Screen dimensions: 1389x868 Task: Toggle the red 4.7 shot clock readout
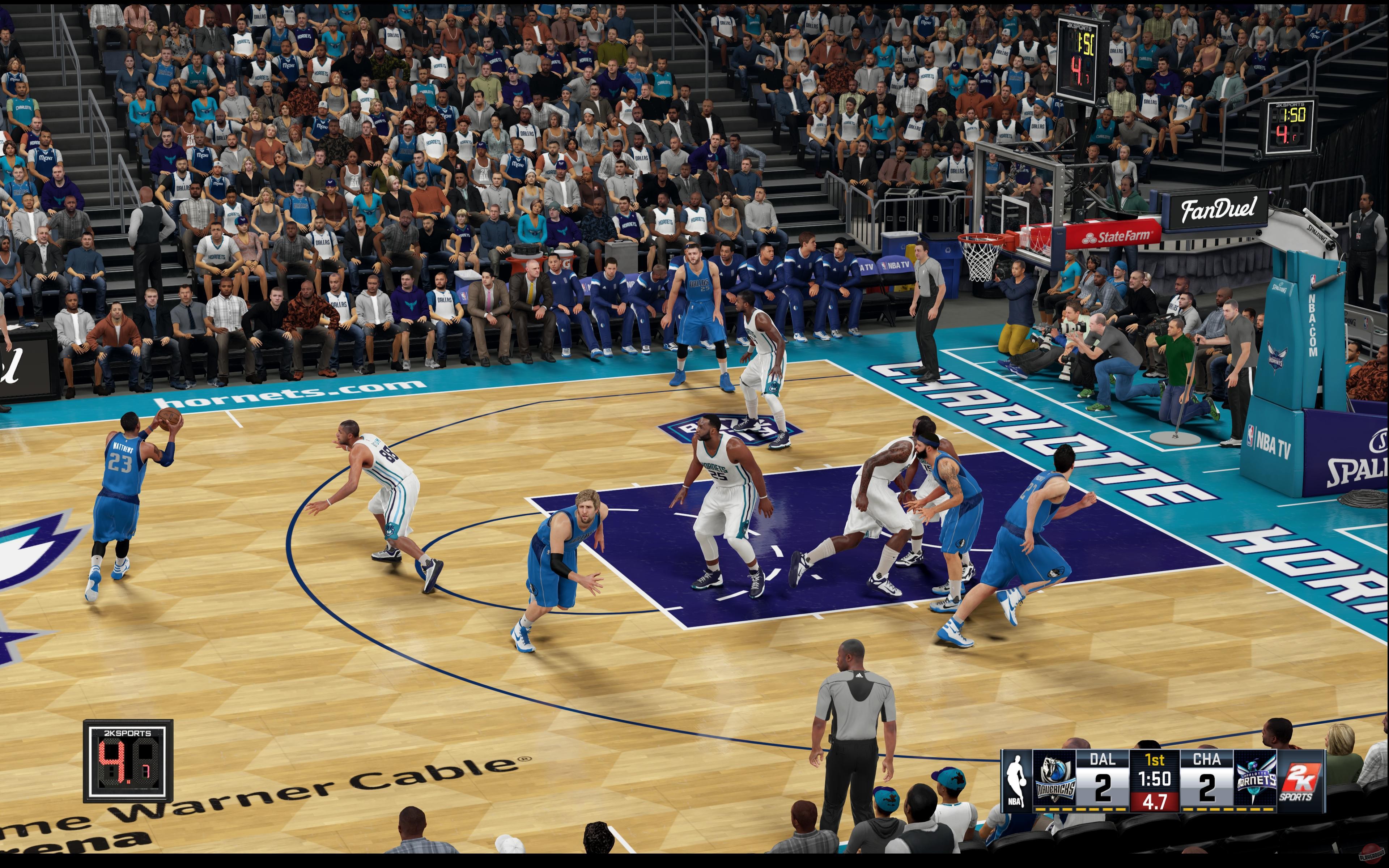[x=1155, y=803]
